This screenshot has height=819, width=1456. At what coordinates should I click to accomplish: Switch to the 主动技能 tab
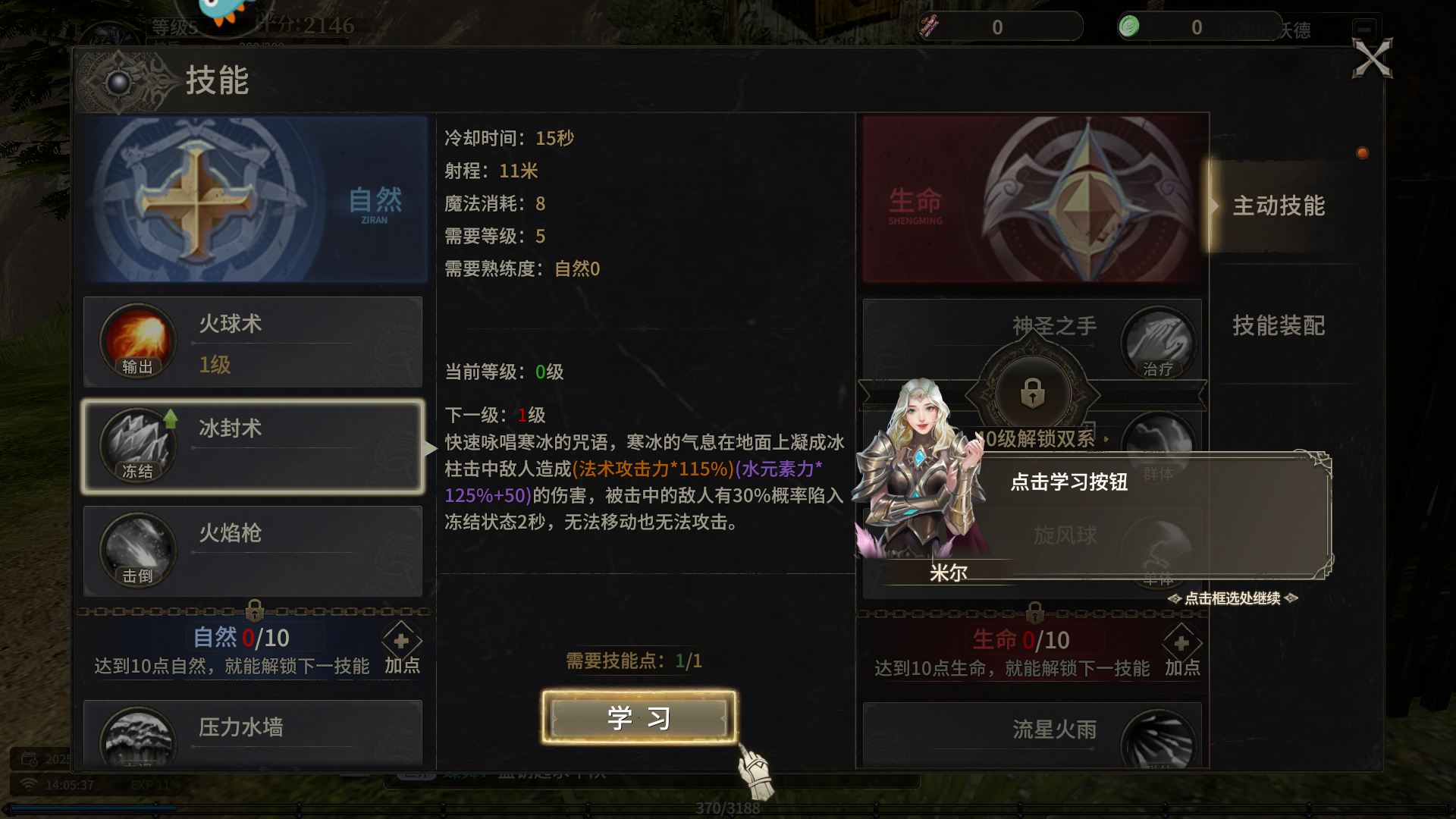[1279, 206]
